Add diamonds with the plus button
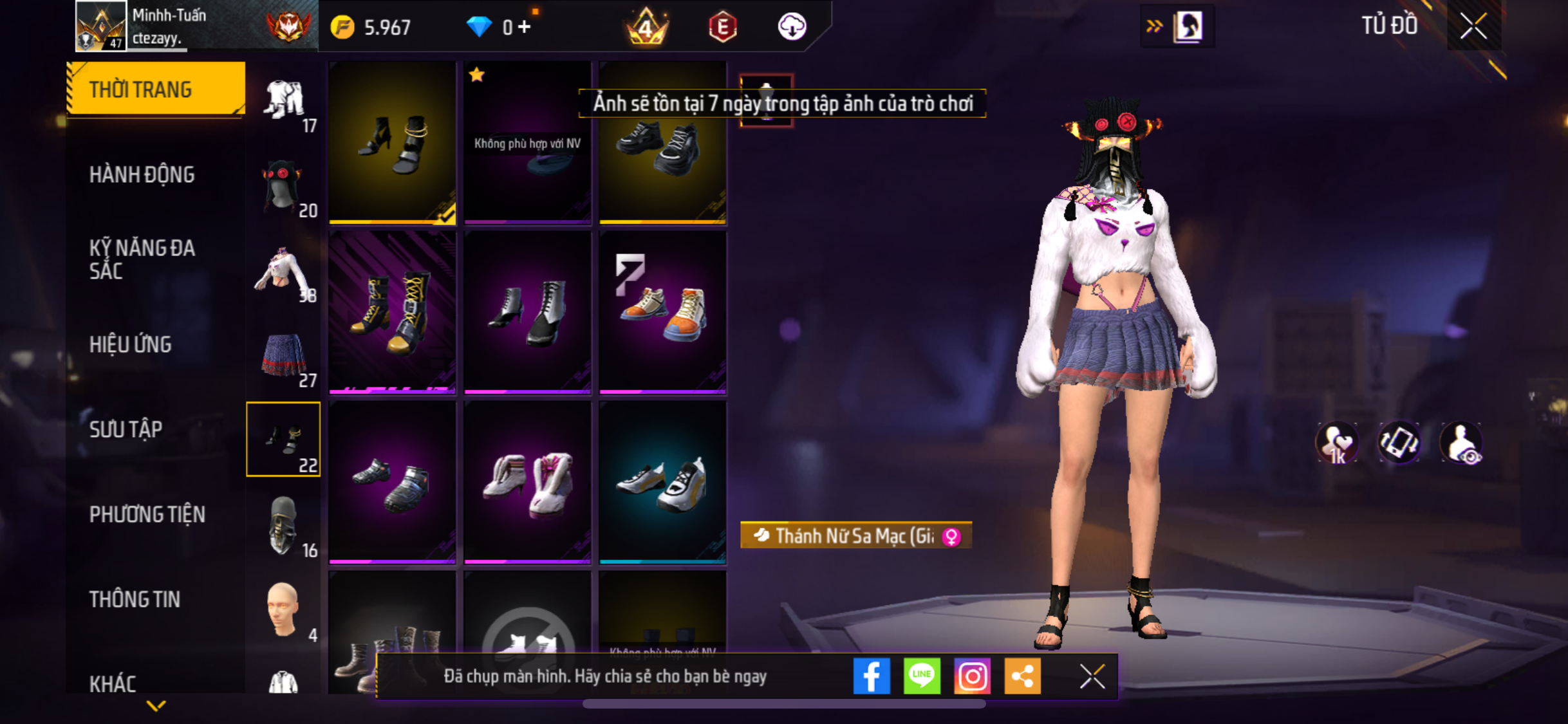 click(x=525, y=27)
